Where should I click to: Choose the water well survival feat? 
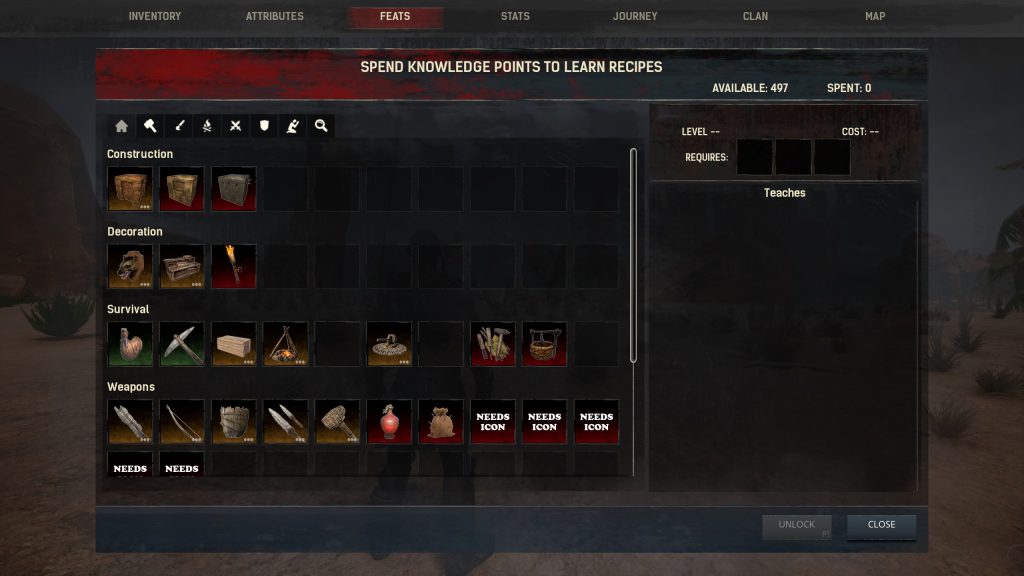click(544, 344)
